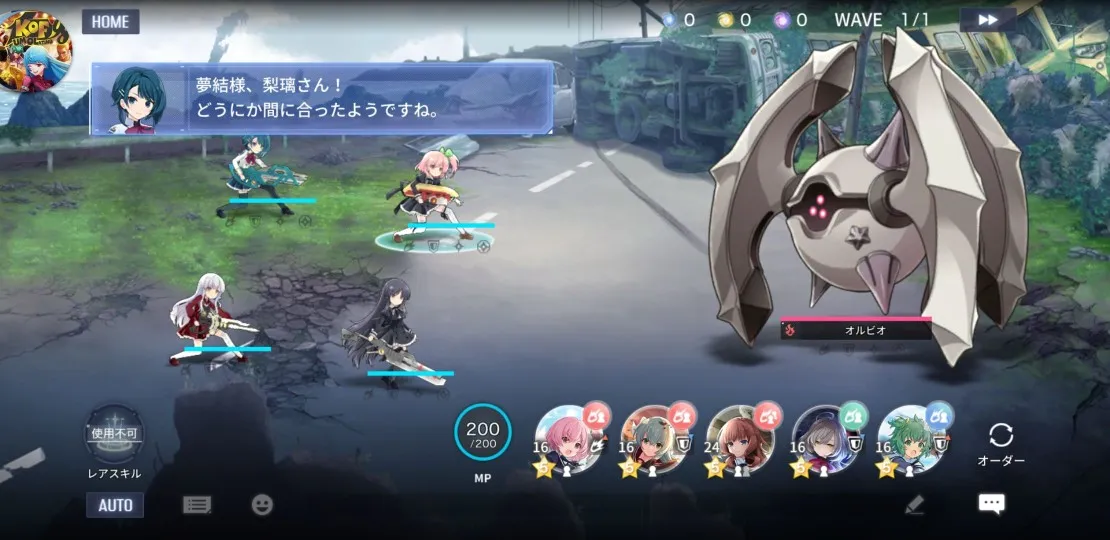Select the pink-haired girl skill portrait
Screen dimensions: 1110x540
coord(570,438)
